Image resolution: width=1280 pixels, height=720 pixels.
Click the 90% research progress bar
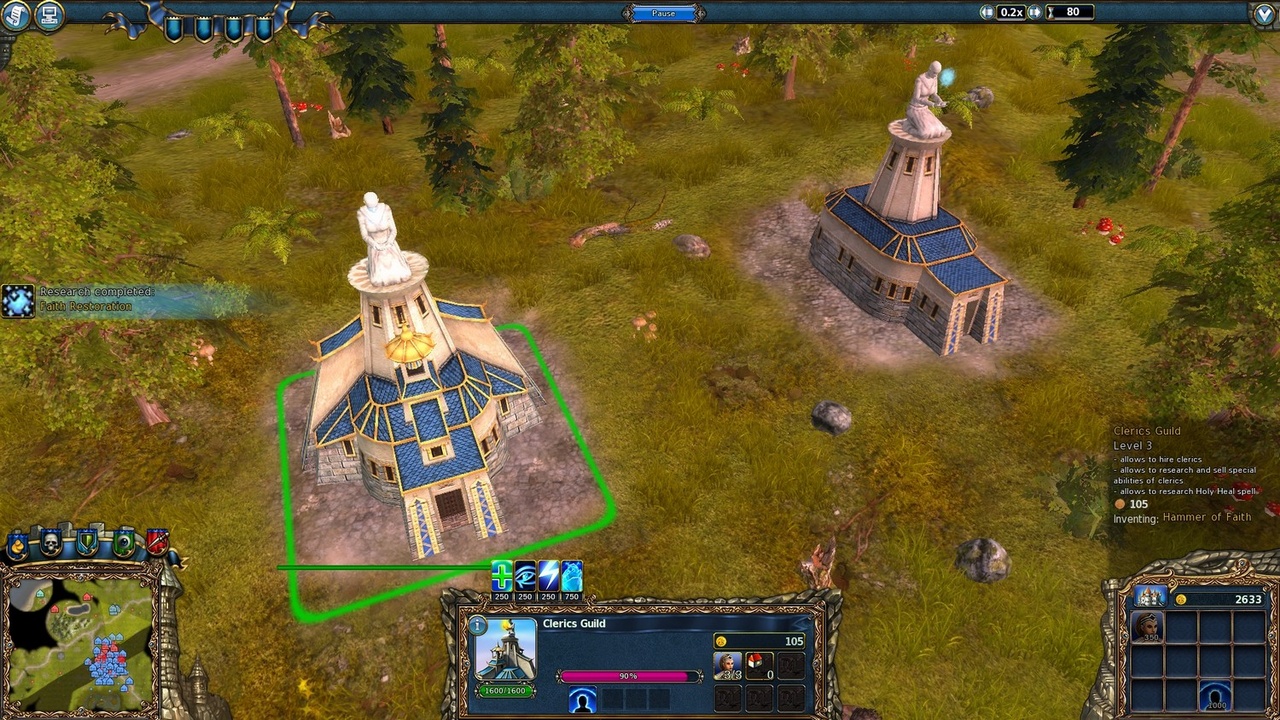click(628, 676)
